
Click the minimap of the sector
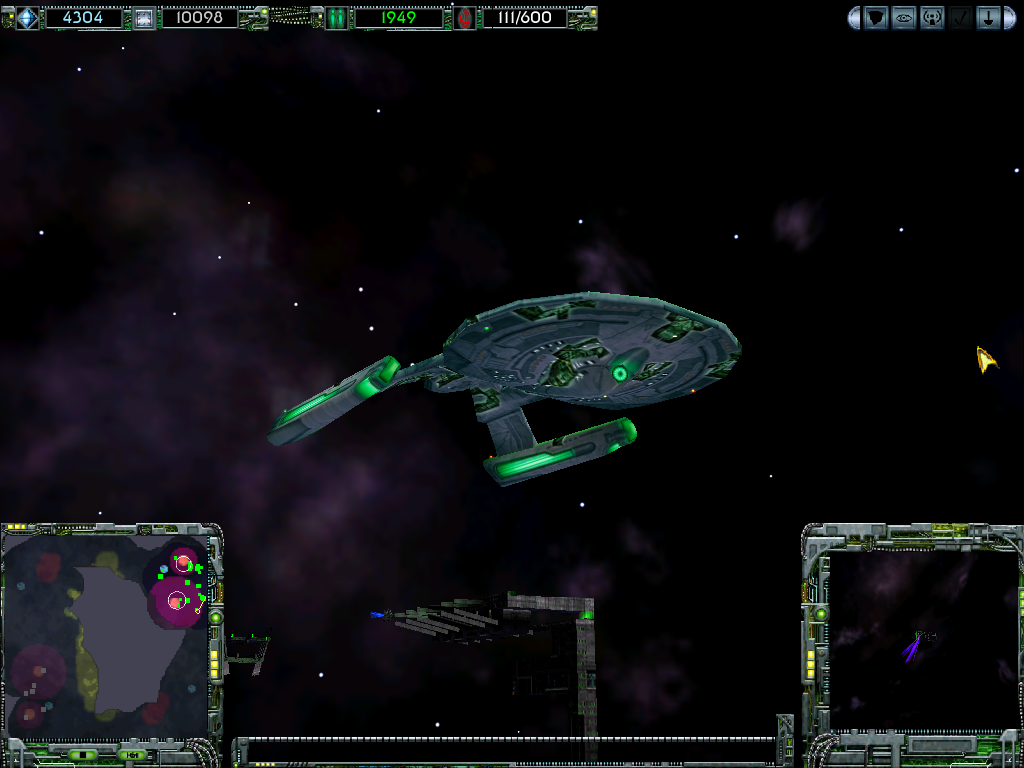pyautogui.click(x=103, y=635)
